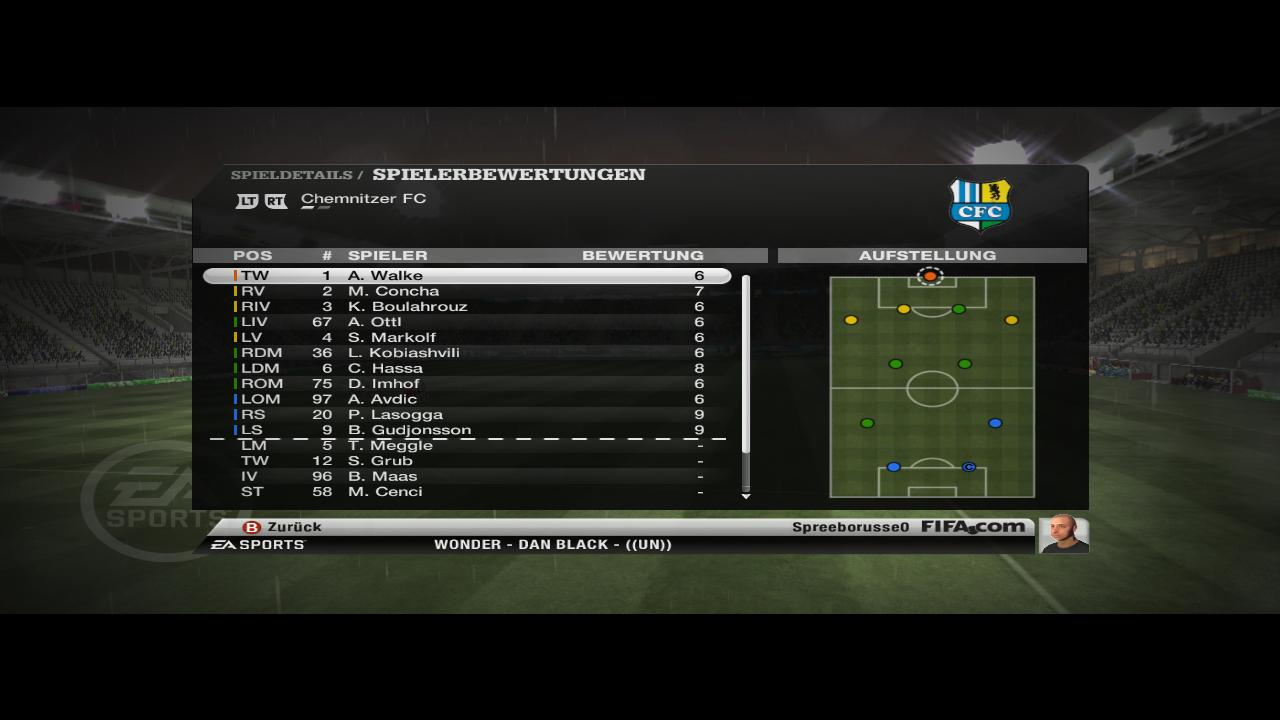Open the FIFA.com link
This screenshot has width=1280, height=720.
tap(972, 527)
